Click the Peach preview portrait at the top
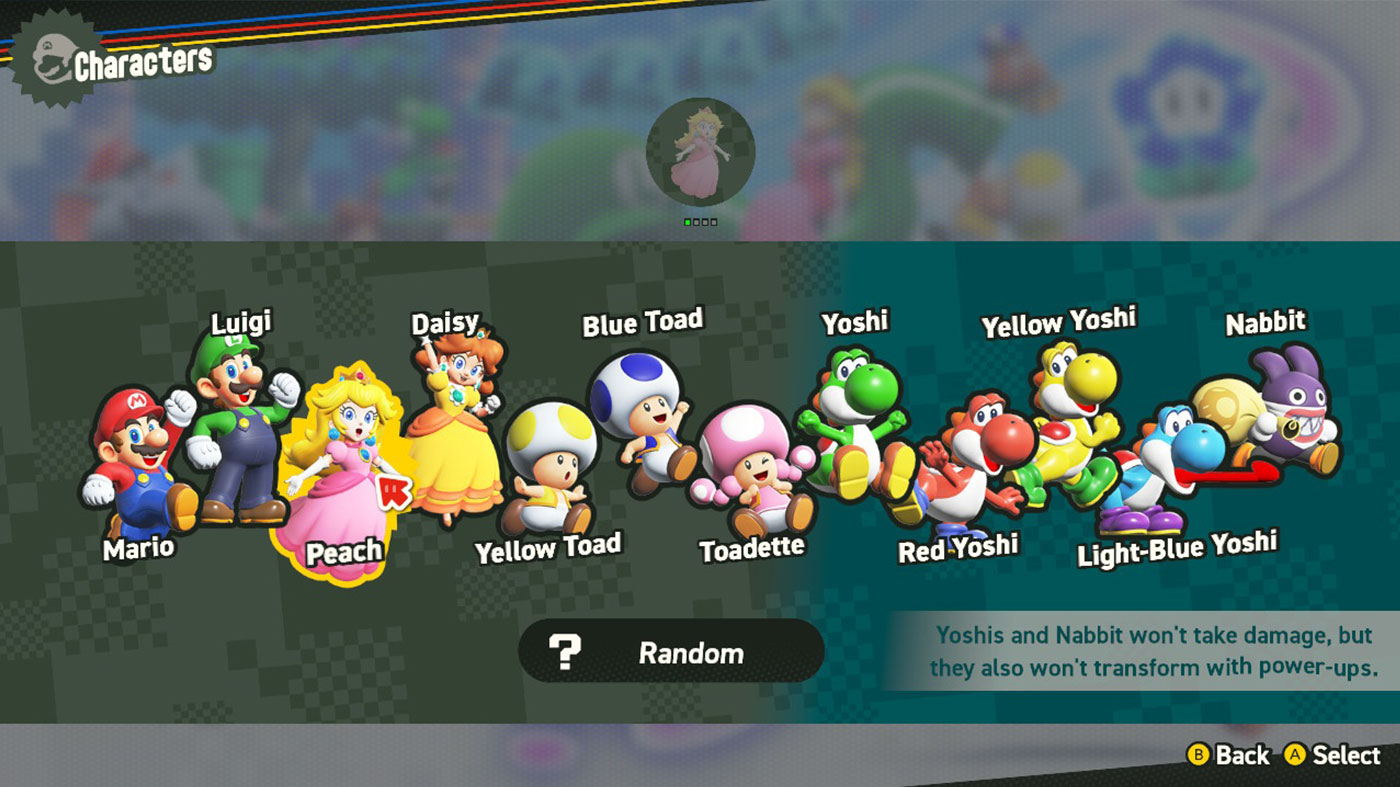The image size is (1400, 787). coord(701,151)
